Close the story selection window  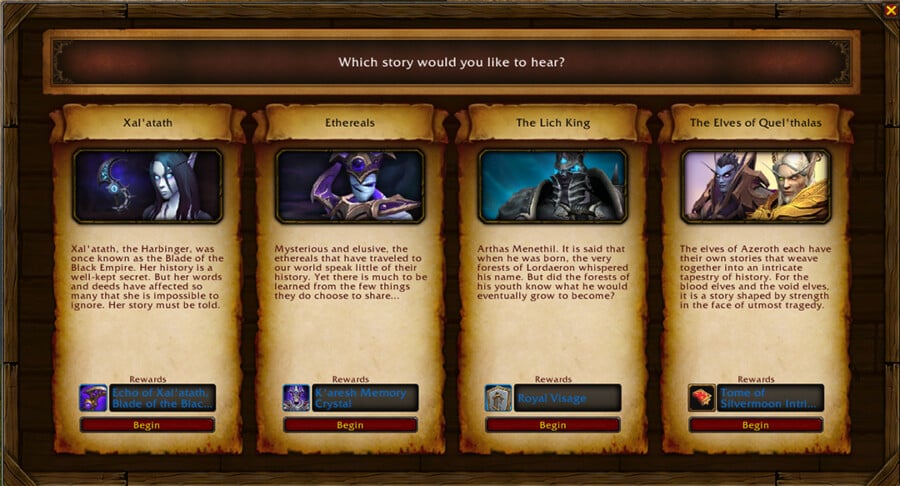[x=890, y=10]
